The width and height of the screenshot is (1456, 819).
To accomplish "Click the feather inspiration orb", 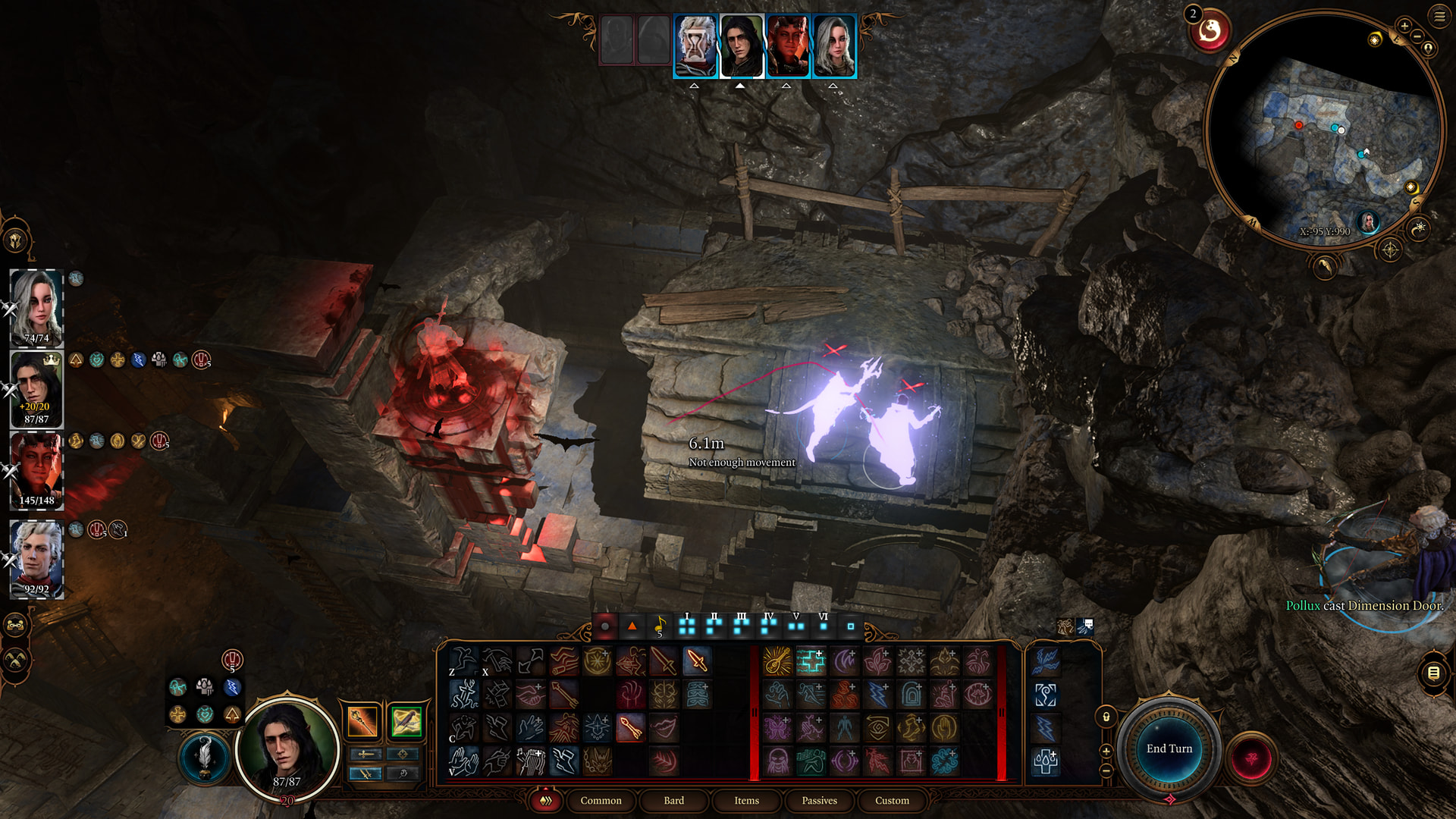I will tap(204, 756).
